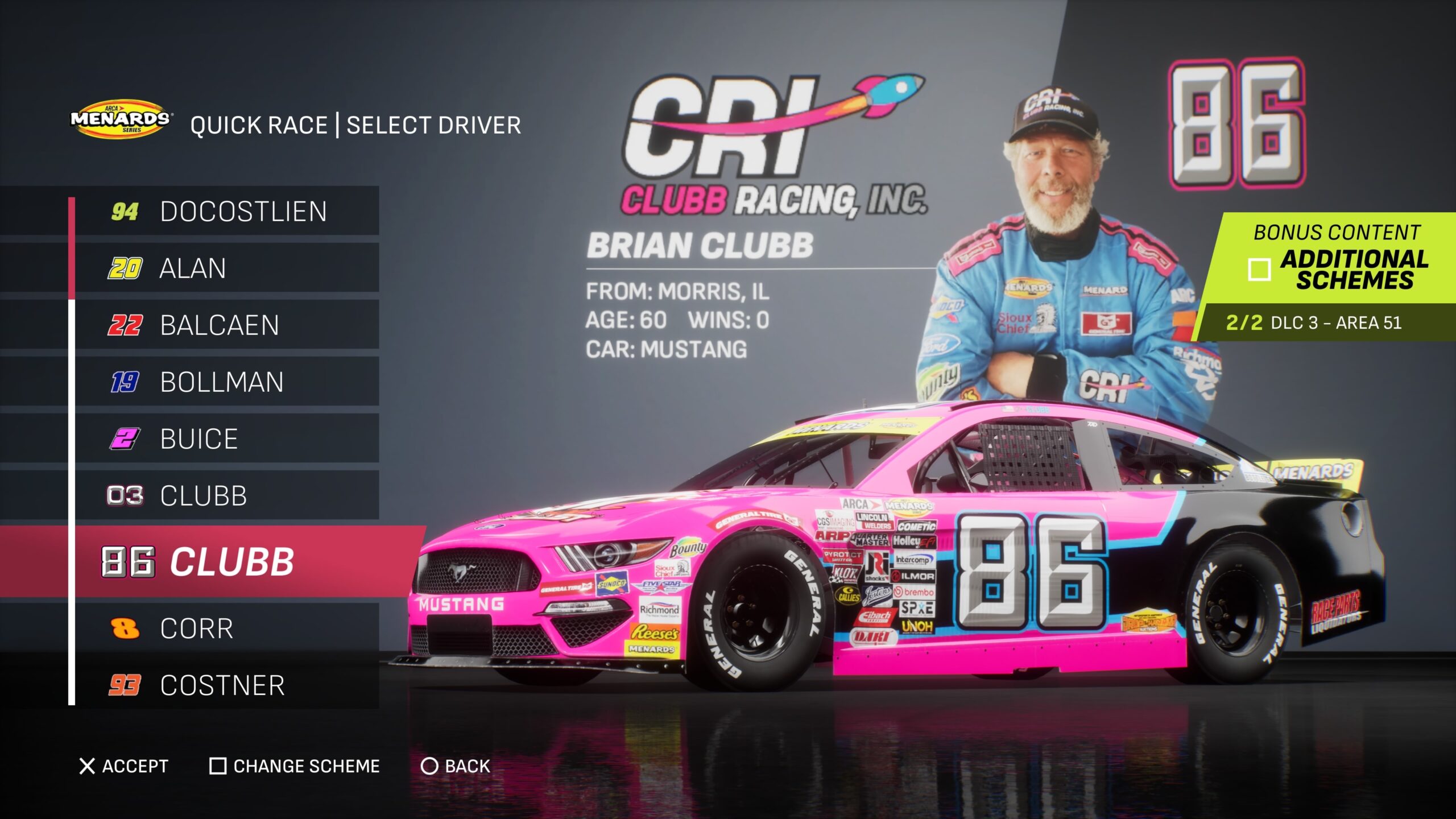
Task: Pick driver 93 Costner
Action: tap(227, 685)
